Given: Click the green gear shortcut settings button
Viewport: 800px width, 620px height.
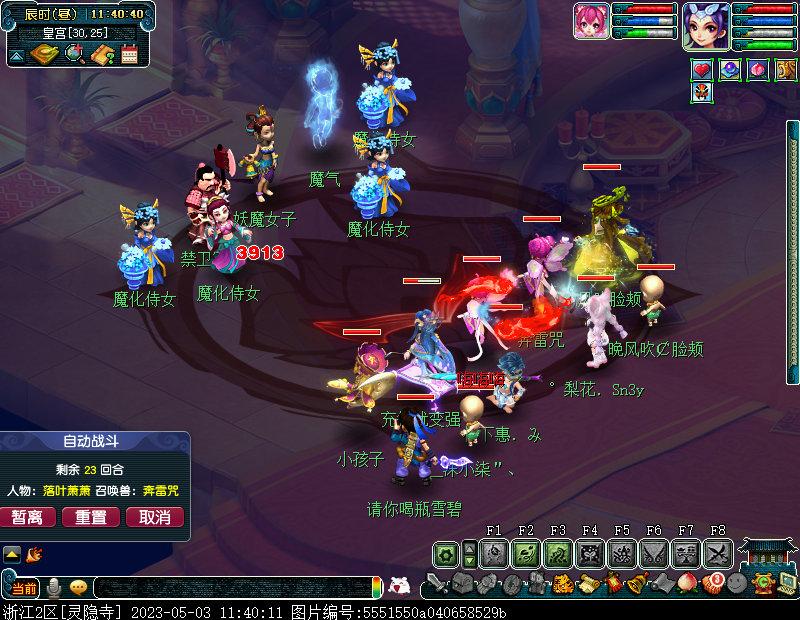Looking at the screenshot, I should [445, 553].
